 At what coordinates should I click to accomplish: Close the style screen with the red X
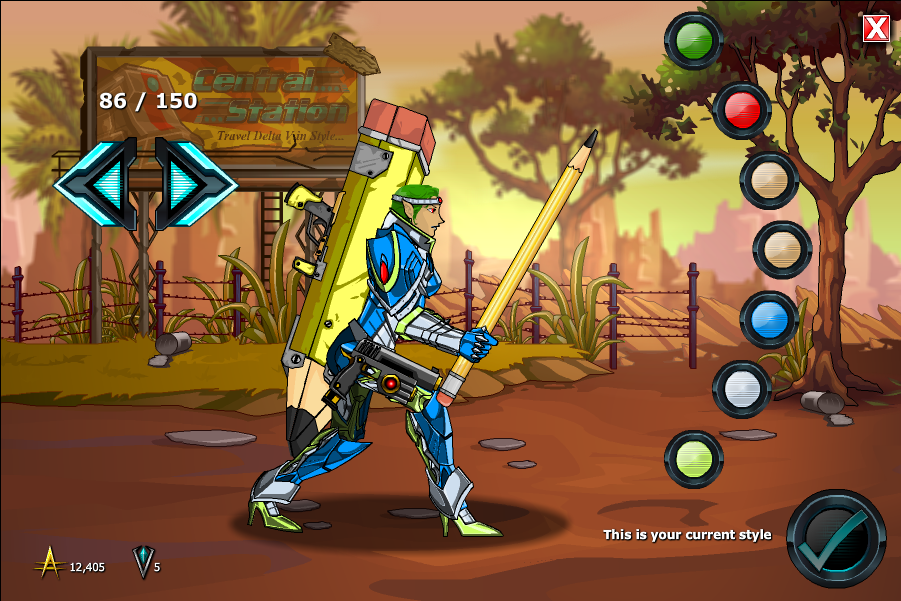click(876, 28)
